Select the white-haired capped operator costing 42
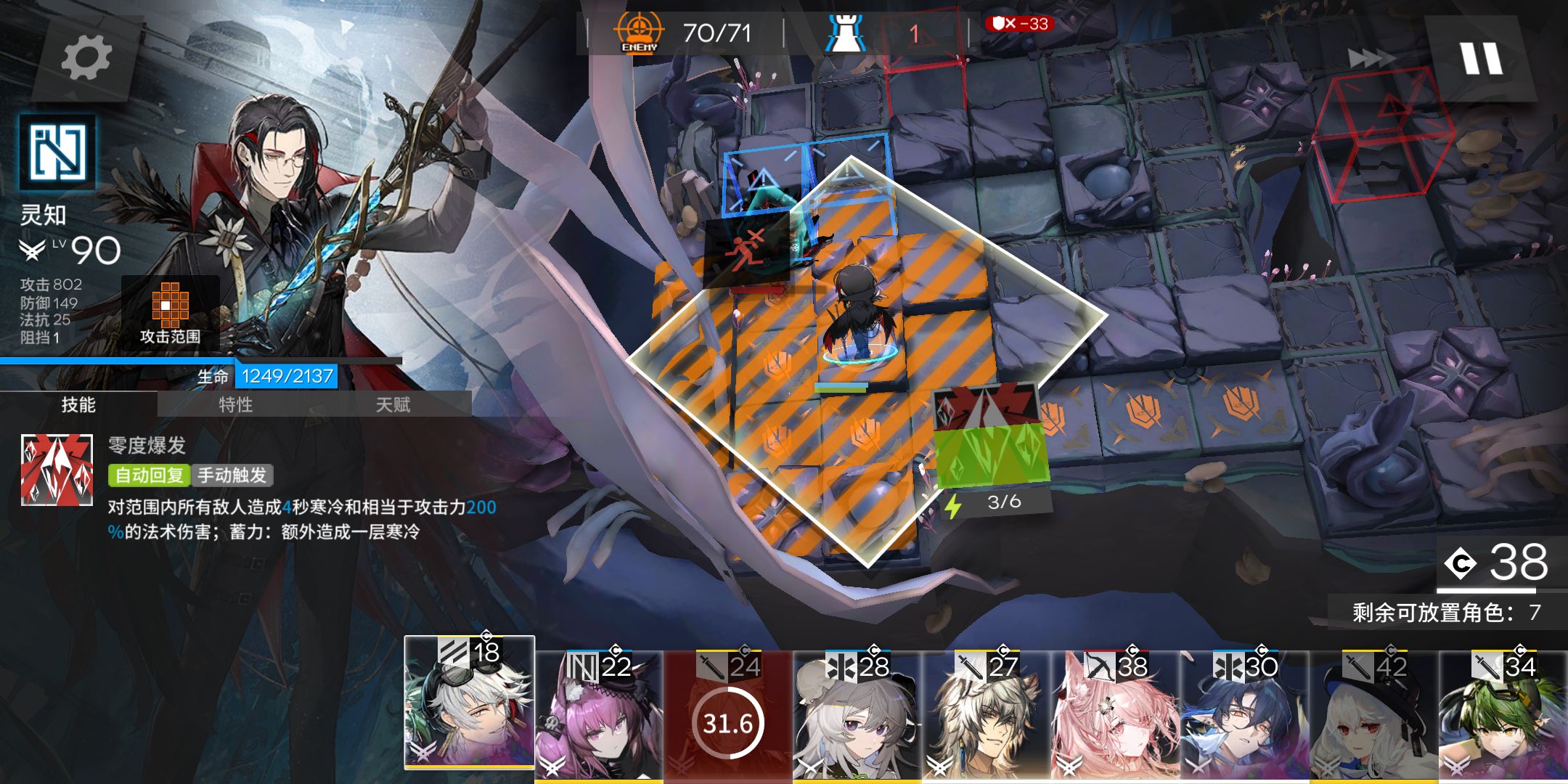Image resolution: width=1568 pixels, height=784 pixels. (1374, 715)
